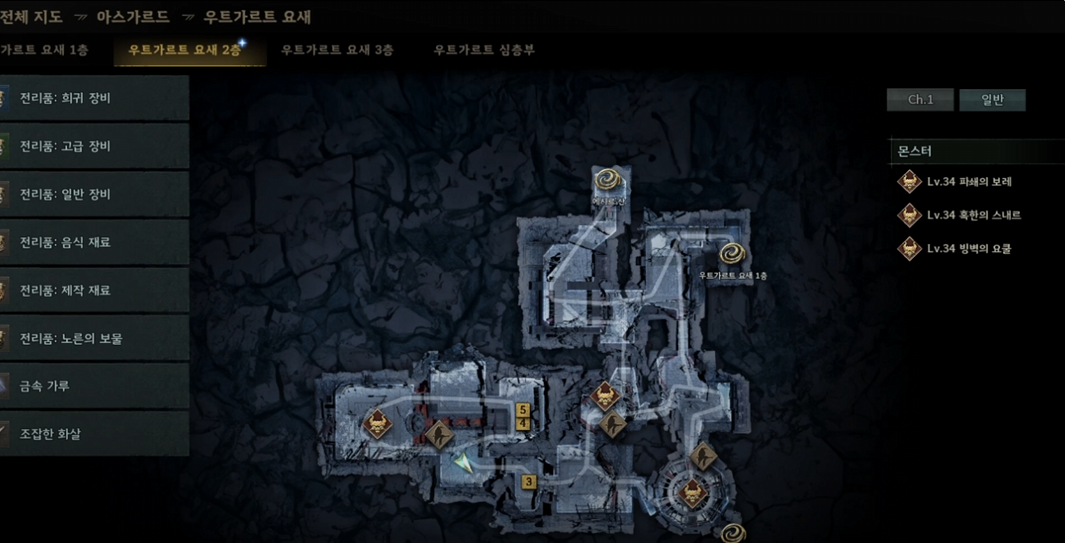Image resolution: width=1065 pixels, height=543 pixels.
Task: Click the 우트가르트 요새 1층 portal marker
Action: (x=733, y=254)
